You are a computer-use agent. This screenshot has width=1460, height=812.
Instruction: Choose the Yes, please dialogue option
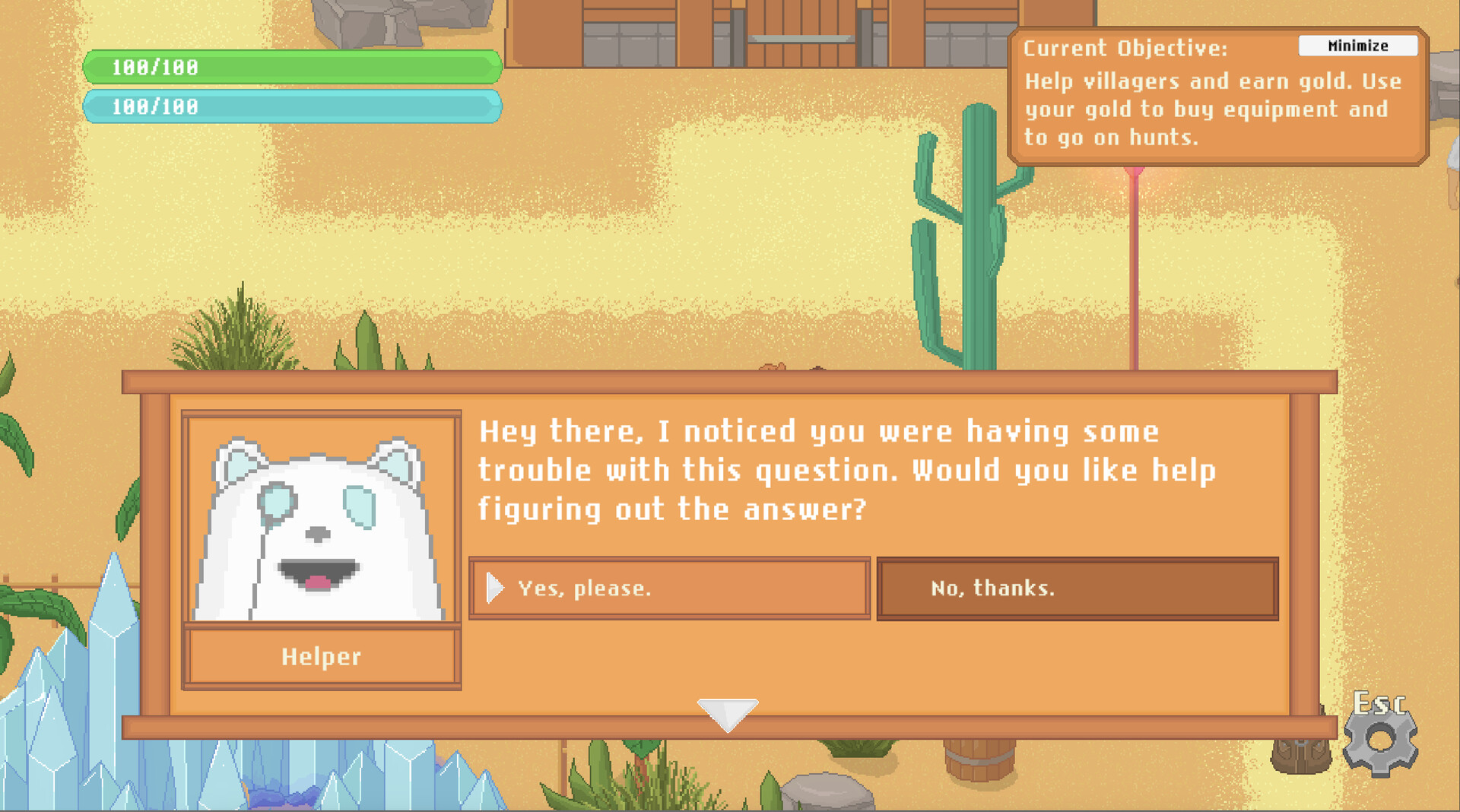click(669, 587)
